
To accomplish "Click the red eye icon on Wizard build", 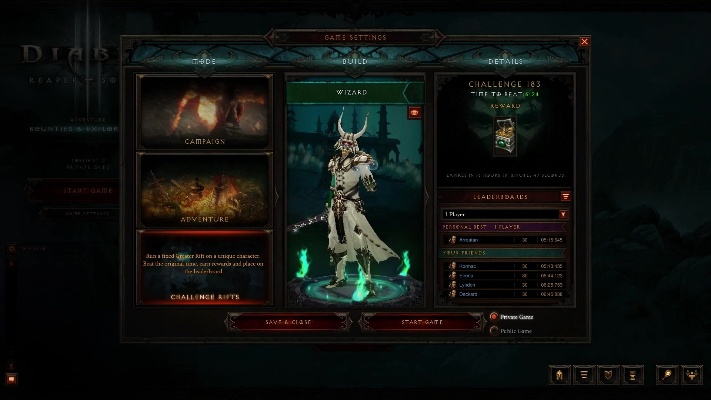I will tap(415, 113).
